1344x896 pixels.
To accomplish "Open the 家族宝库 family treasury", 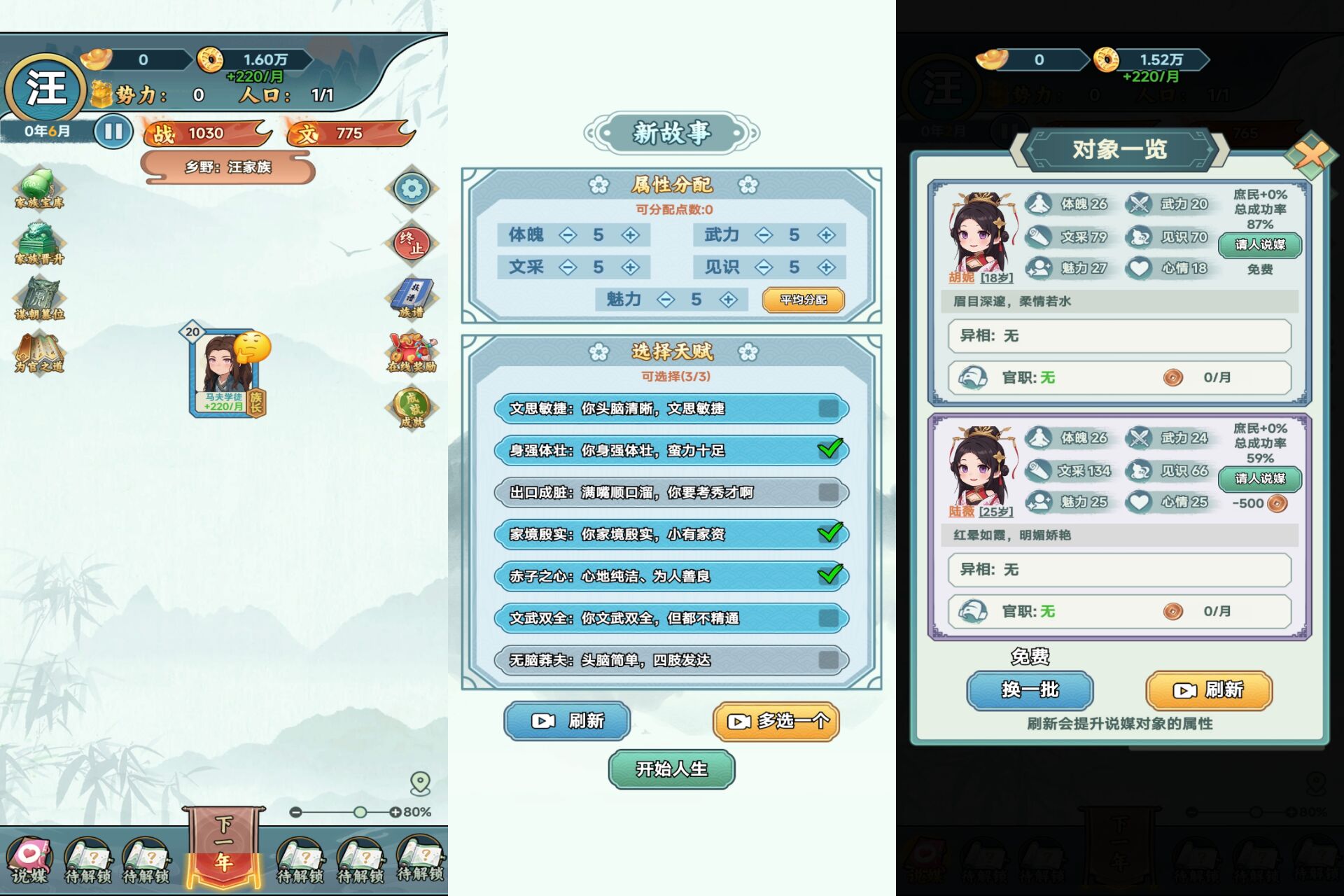I will (39, 188).
